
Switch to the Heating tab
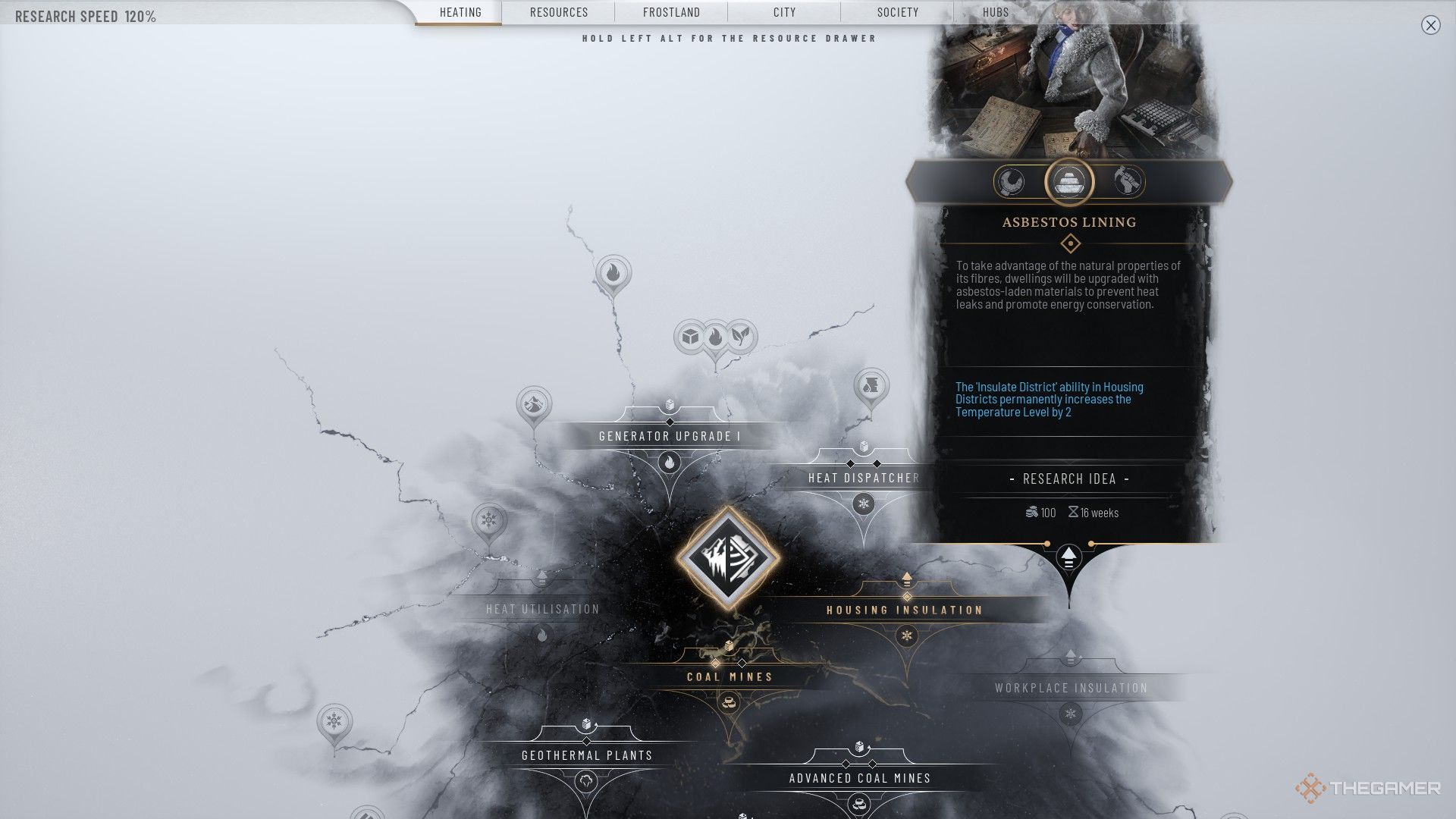(460, 12)
